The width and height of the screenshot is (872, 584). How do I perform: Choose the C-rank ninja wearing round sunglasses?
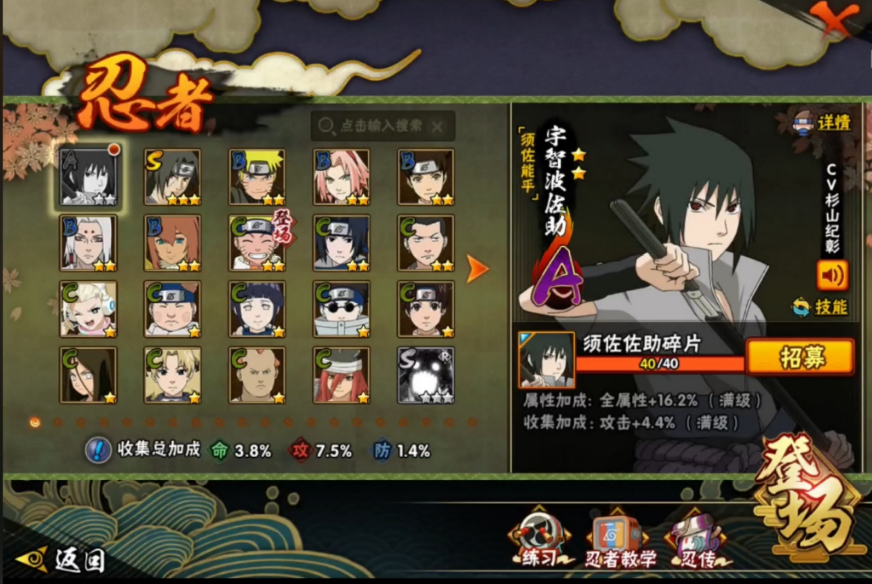click(x=341, y=308)
